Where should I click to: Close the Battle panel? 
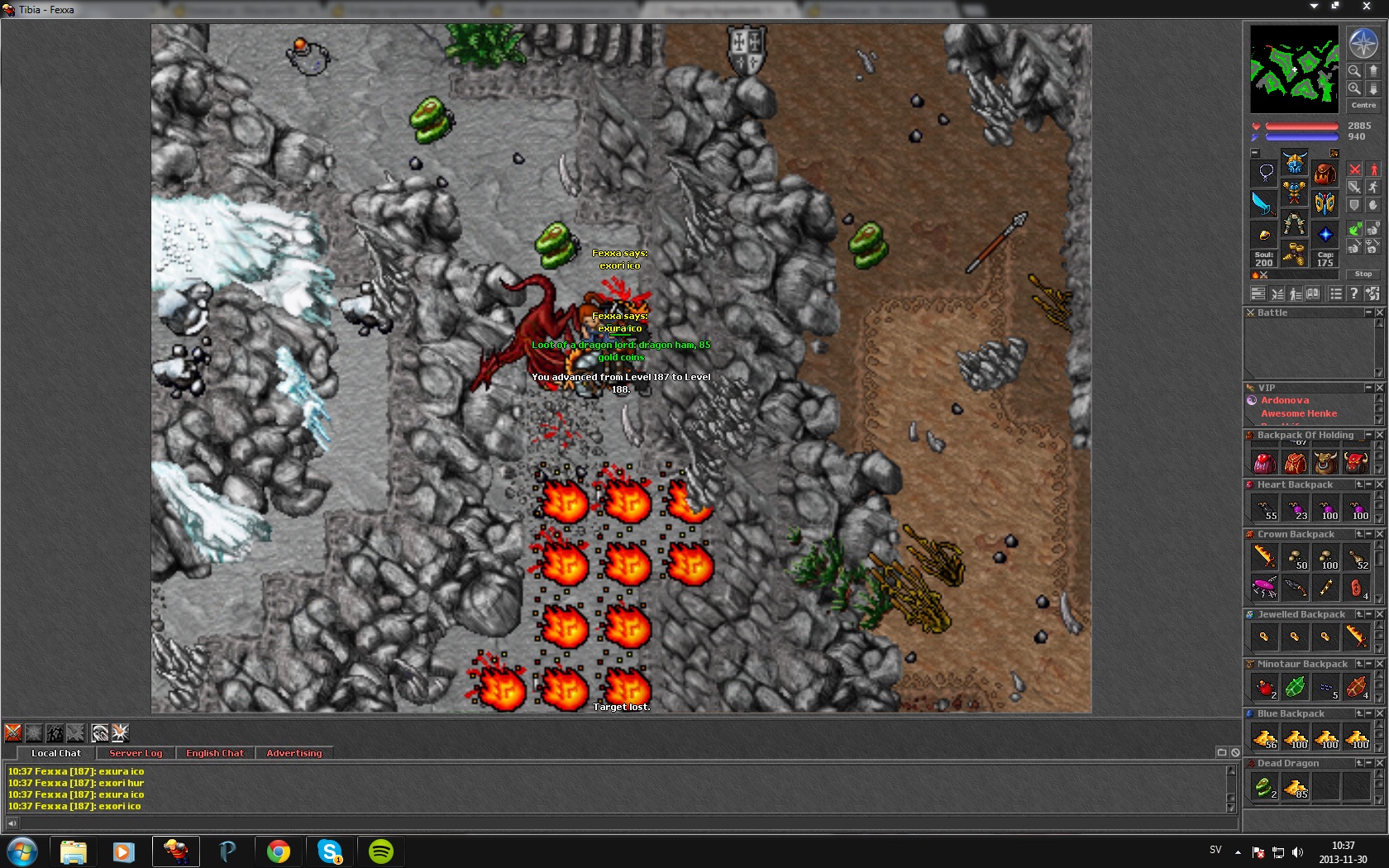1379,312
